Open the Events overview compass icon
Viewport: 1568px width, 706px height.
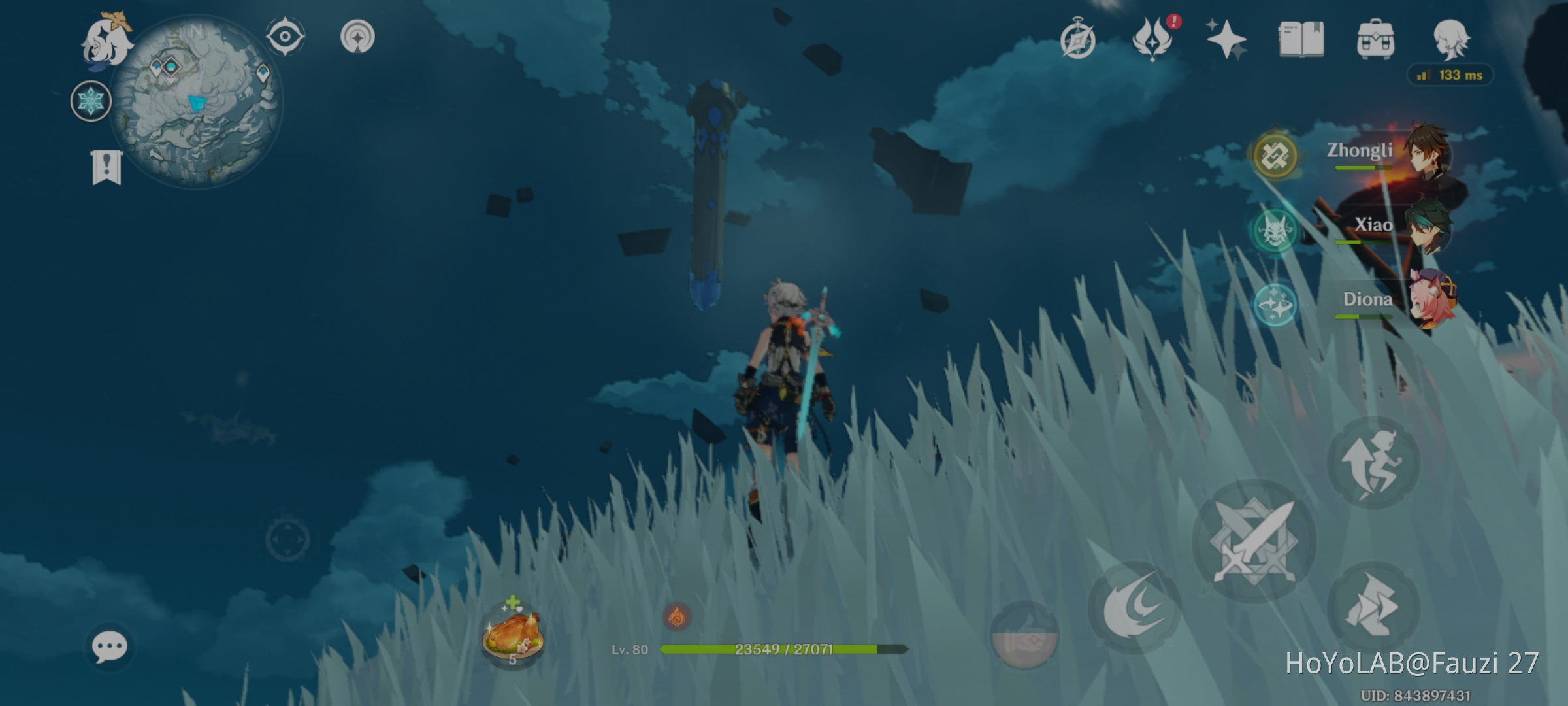(x=1079, y=38)
